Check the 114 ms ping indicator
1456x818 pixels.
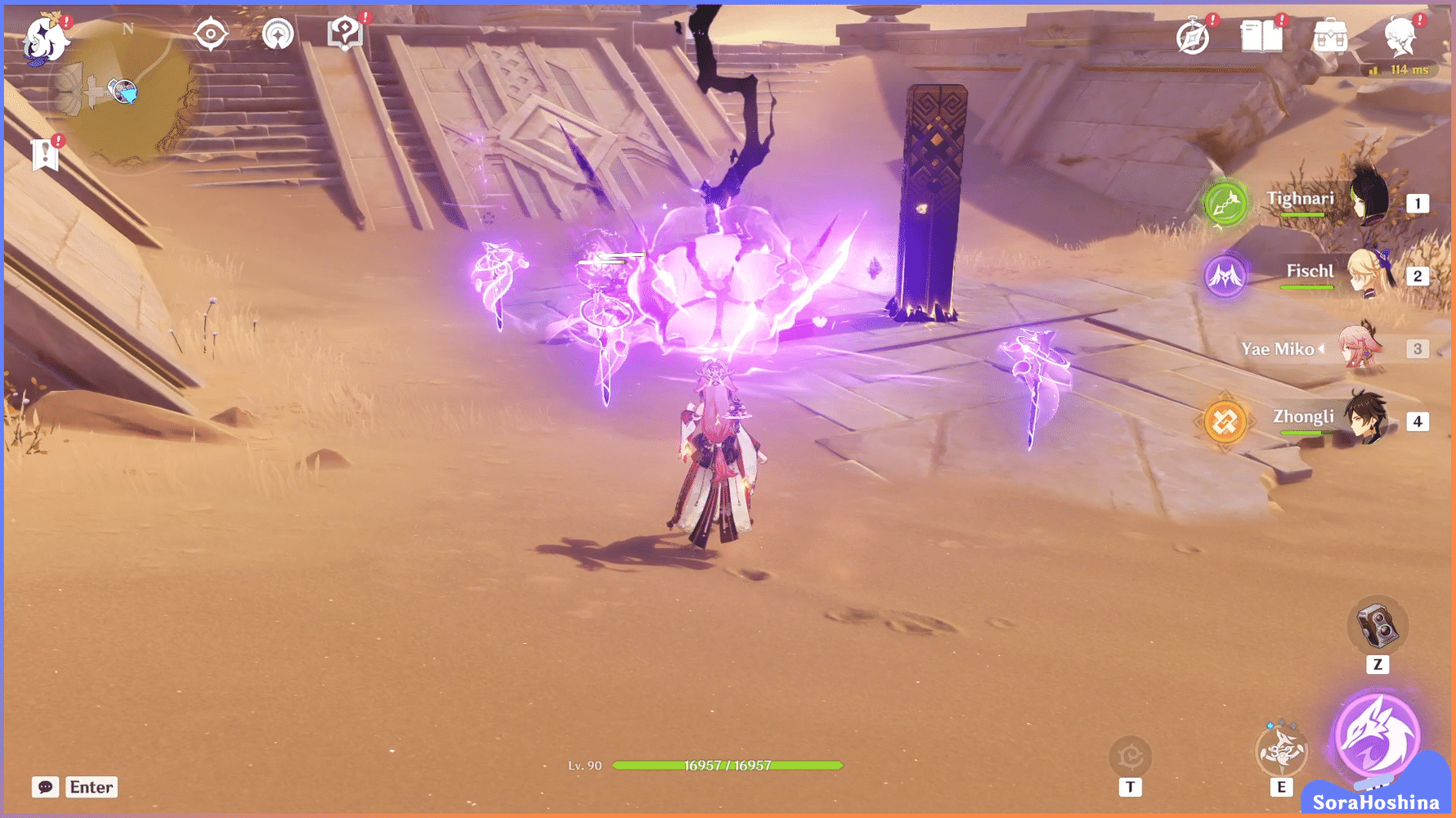[1400, 70]
